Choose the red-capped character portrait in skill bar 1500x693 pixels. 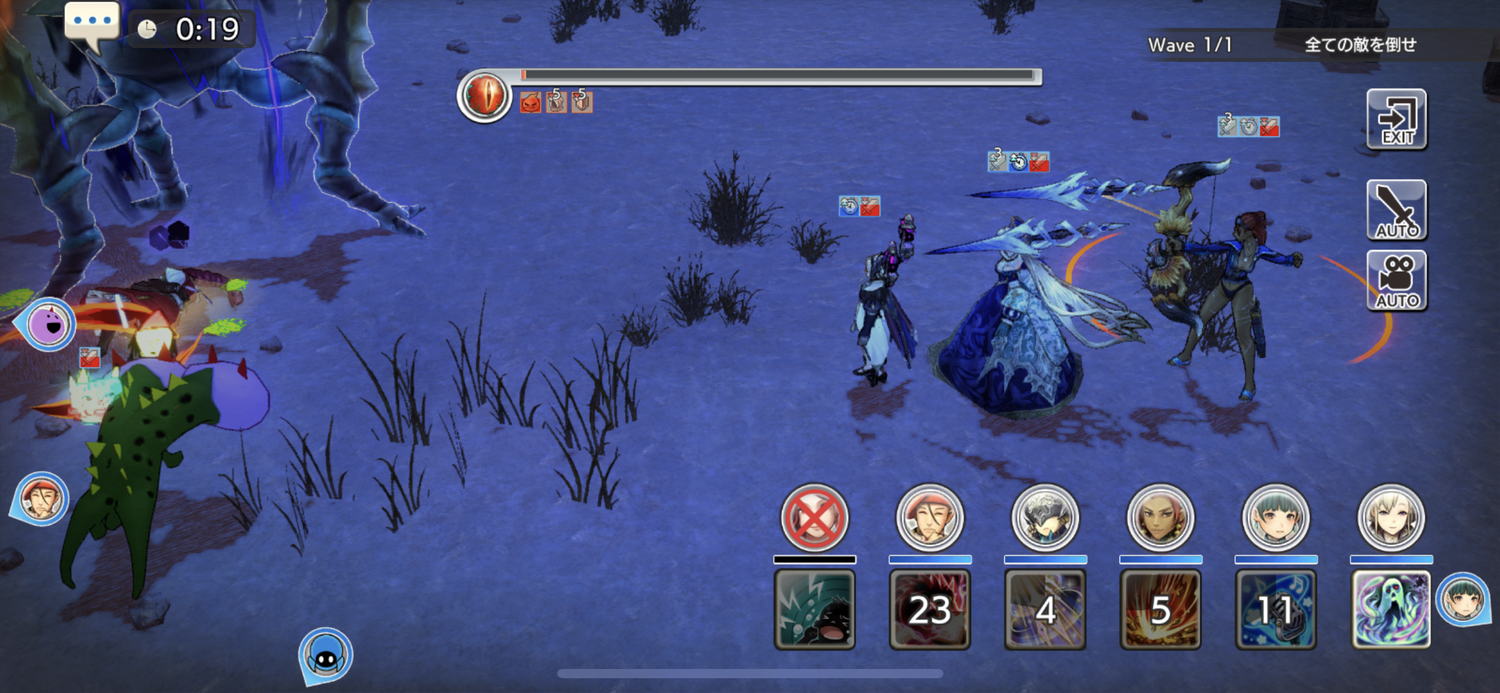[x=930, y=518]
